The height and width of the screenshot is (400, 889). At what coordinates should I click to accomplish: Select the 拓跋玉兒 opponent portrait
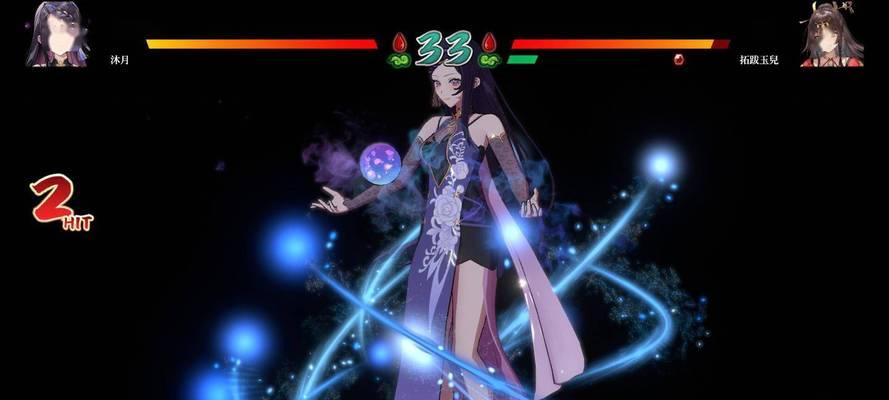click(x=831, y=34)
